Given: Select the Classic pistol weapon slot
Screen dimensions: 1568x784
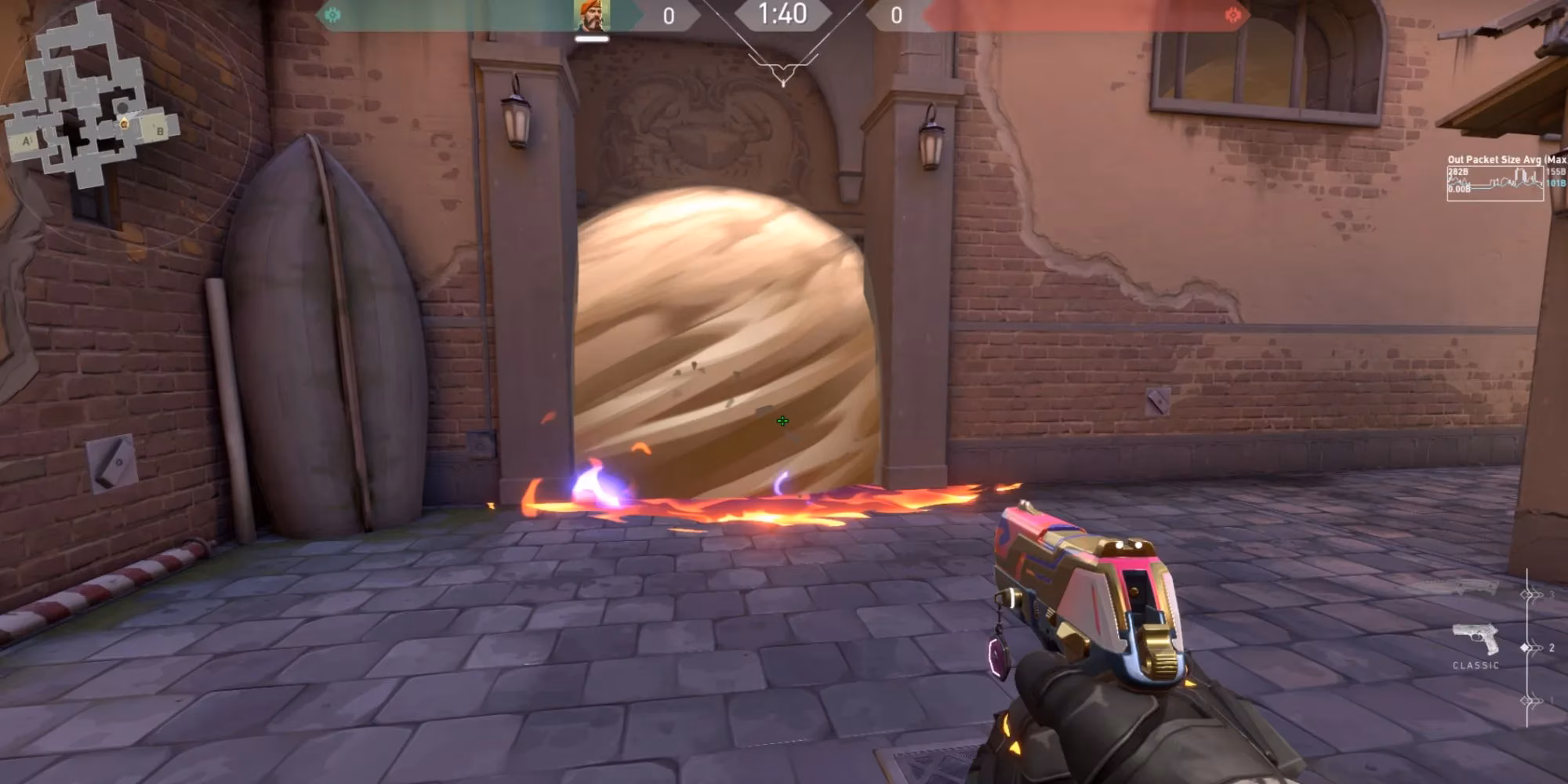Looking at the screenshot, I should click(1475, 641).
